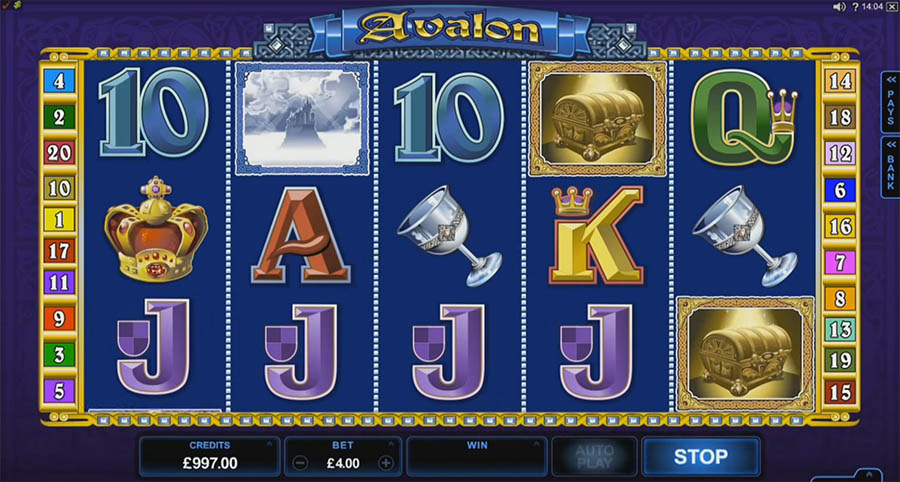Close the game window
Screen dimensions: 900x482
(x=892, y=7)
